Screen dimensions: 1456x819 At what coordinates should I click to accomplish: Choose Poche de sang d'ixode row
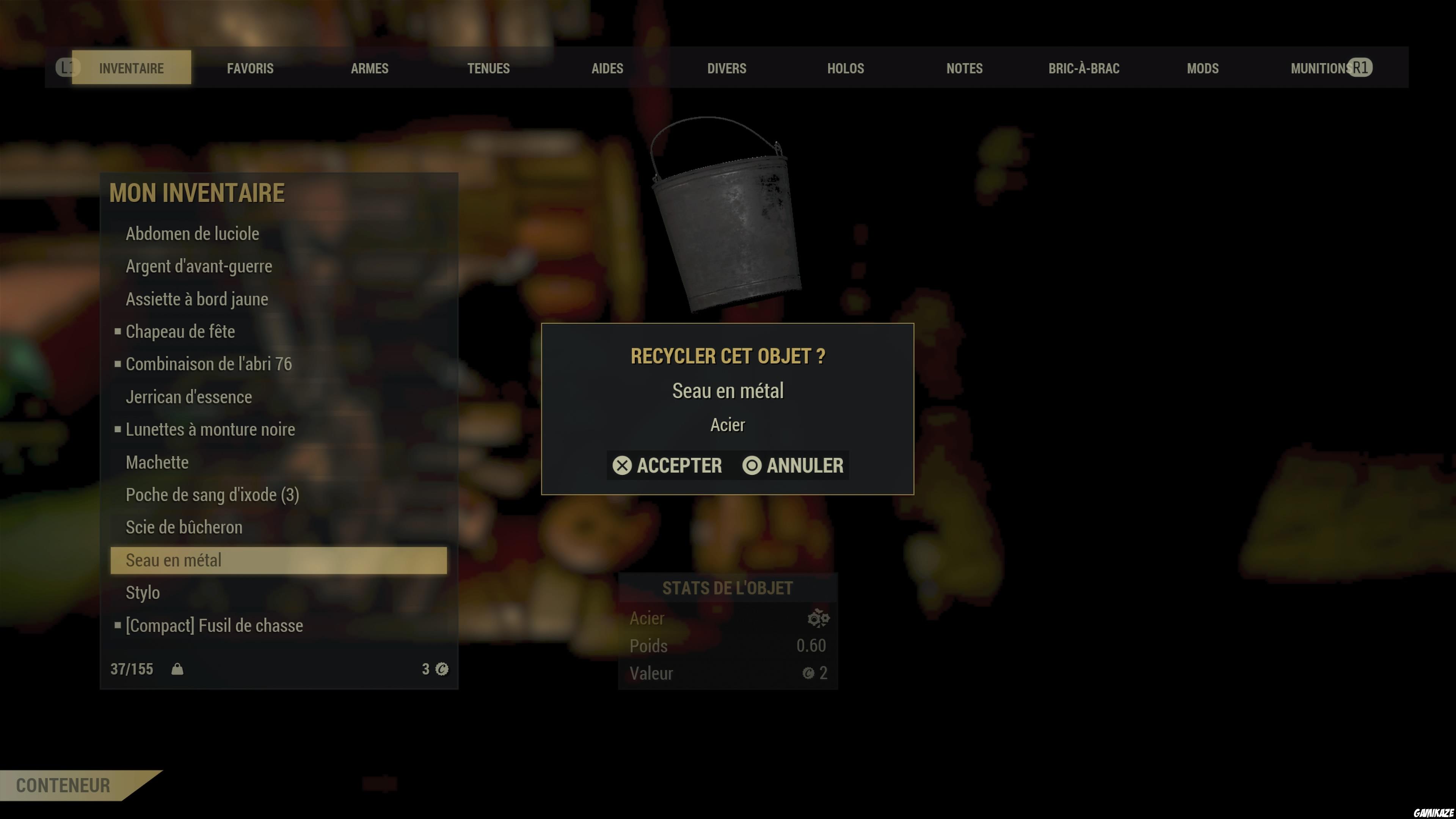click(212, 494)
